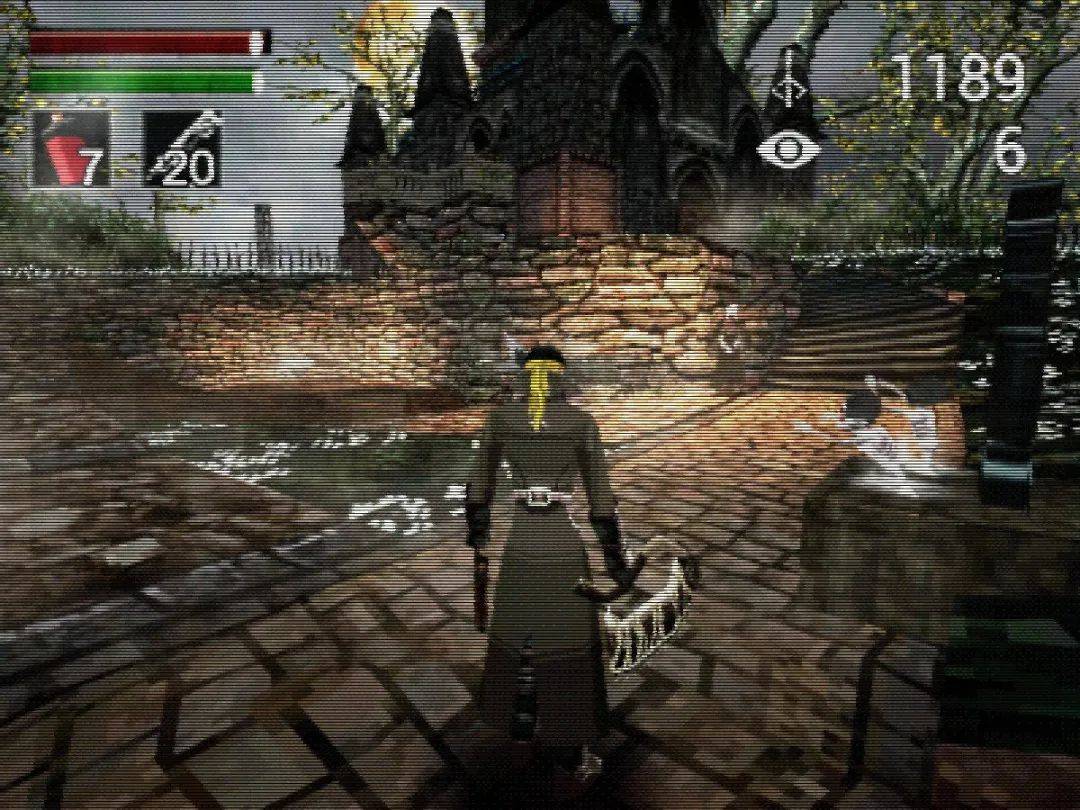
Task: Click the insight eye icon
Action: (x=789, y=150)
